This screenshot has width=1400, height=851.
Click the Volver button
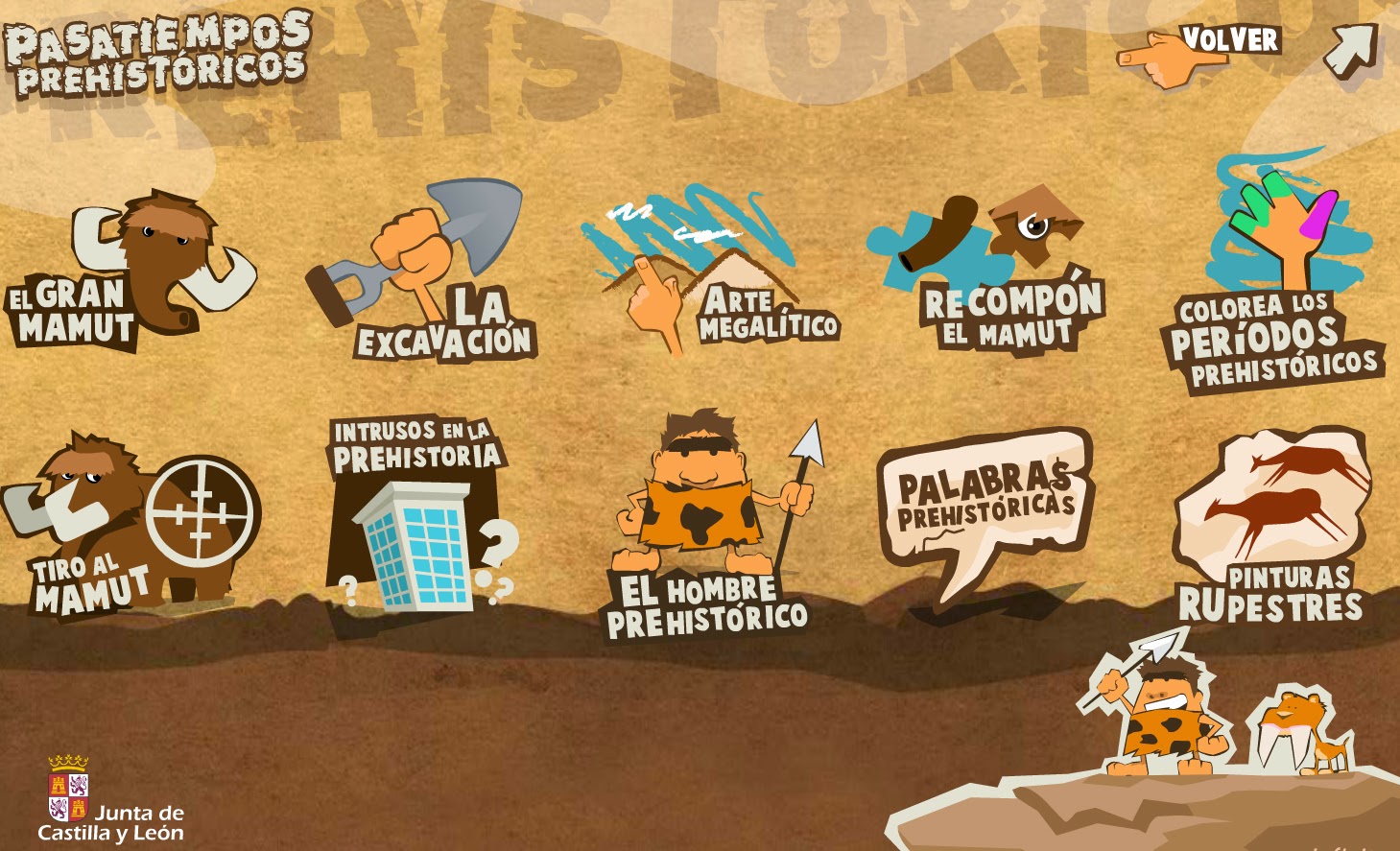[1231, 40]
